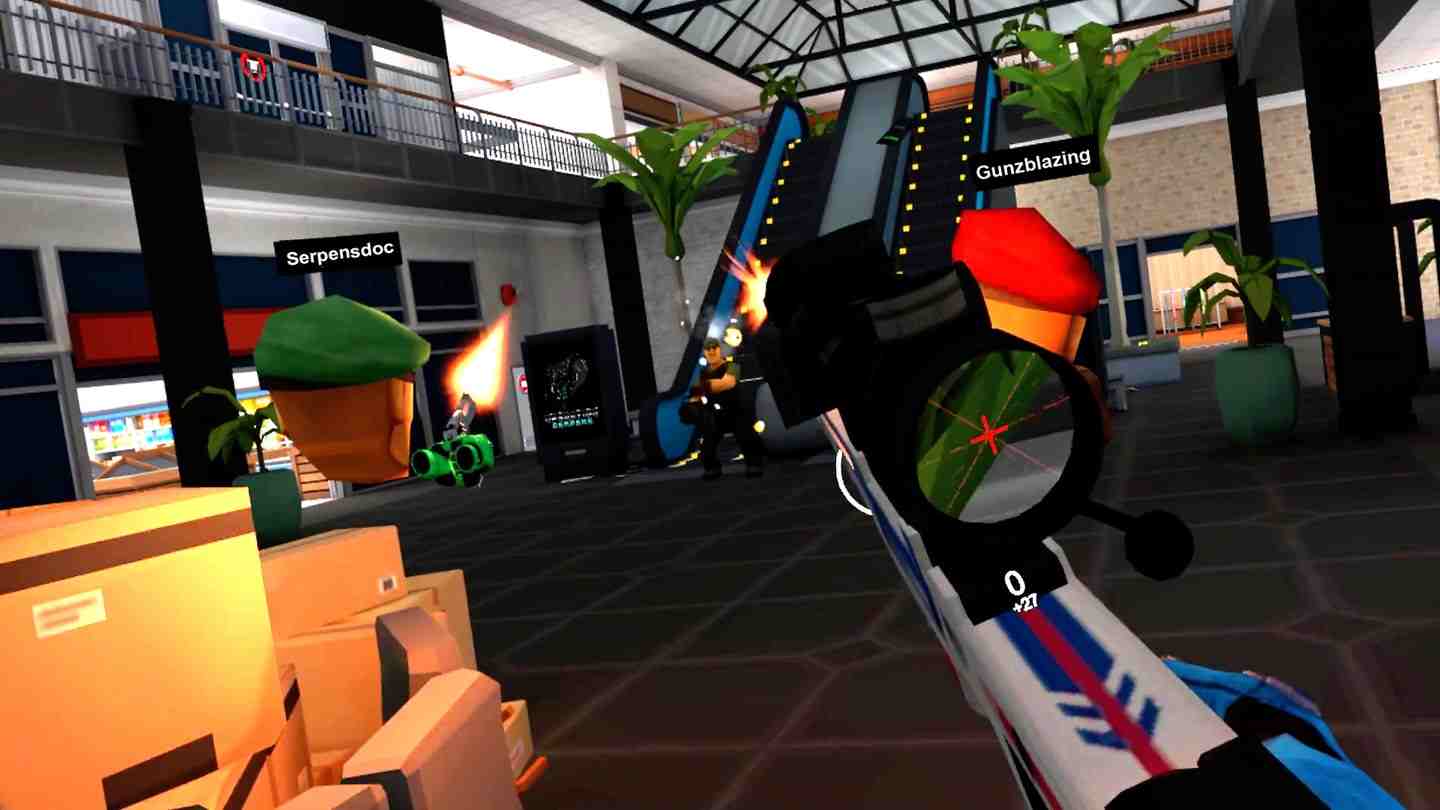Click the tall palm plant in the teal pot

[x=1250, y=300]
